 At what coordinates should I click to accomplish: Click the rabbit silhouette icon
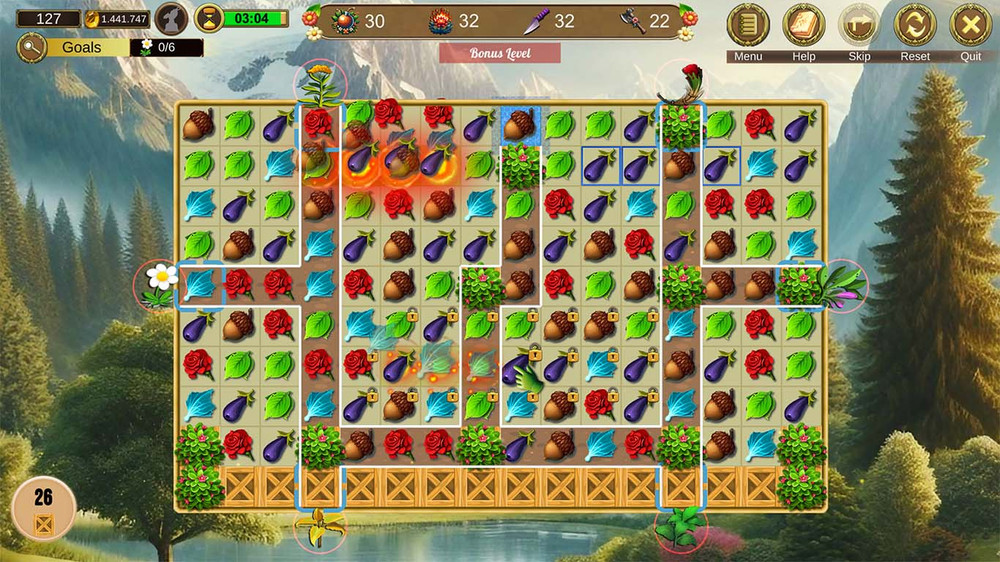click(x=171, y=19)
